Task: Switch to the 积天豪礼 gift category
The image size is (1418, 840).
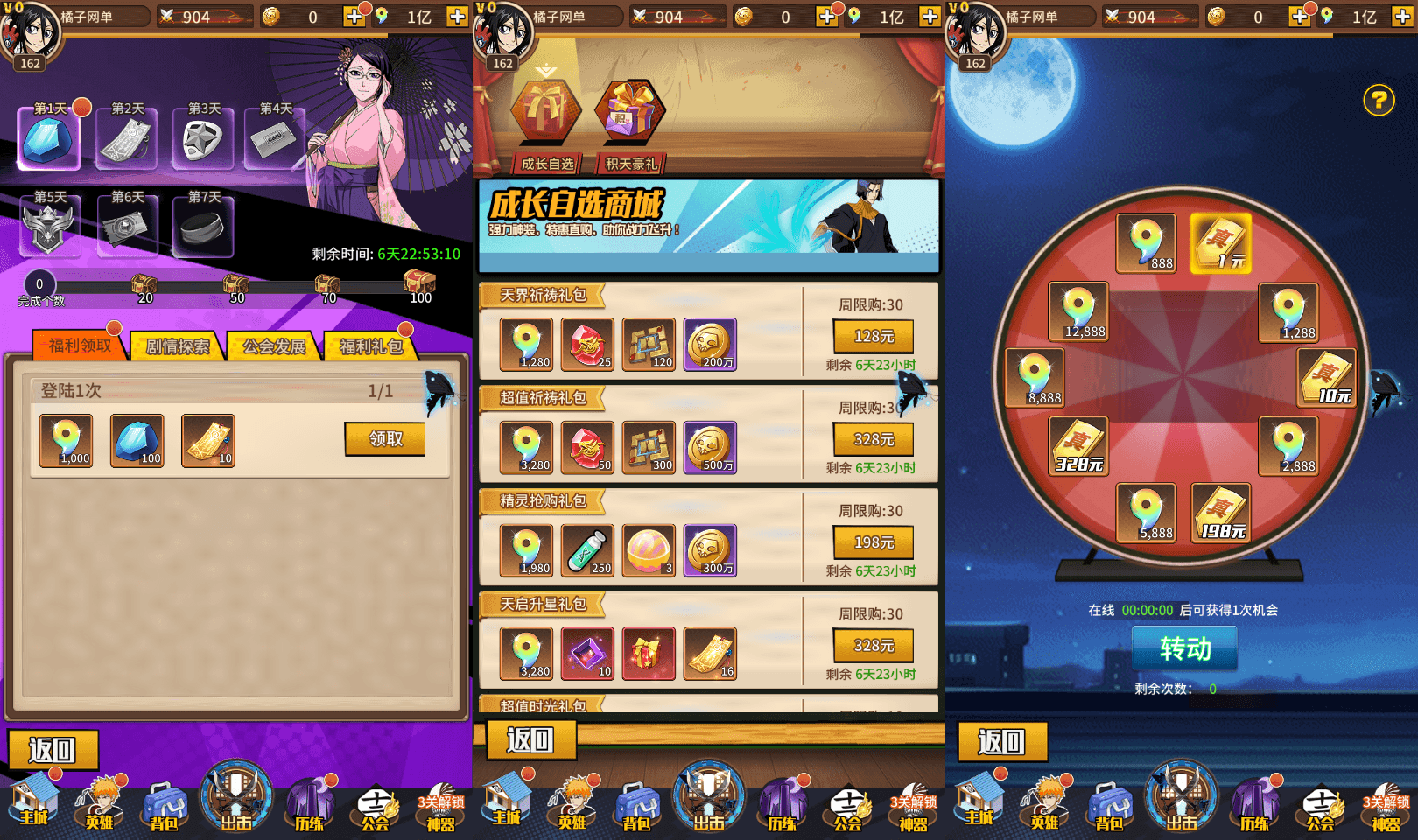Action: pos(630,122)
